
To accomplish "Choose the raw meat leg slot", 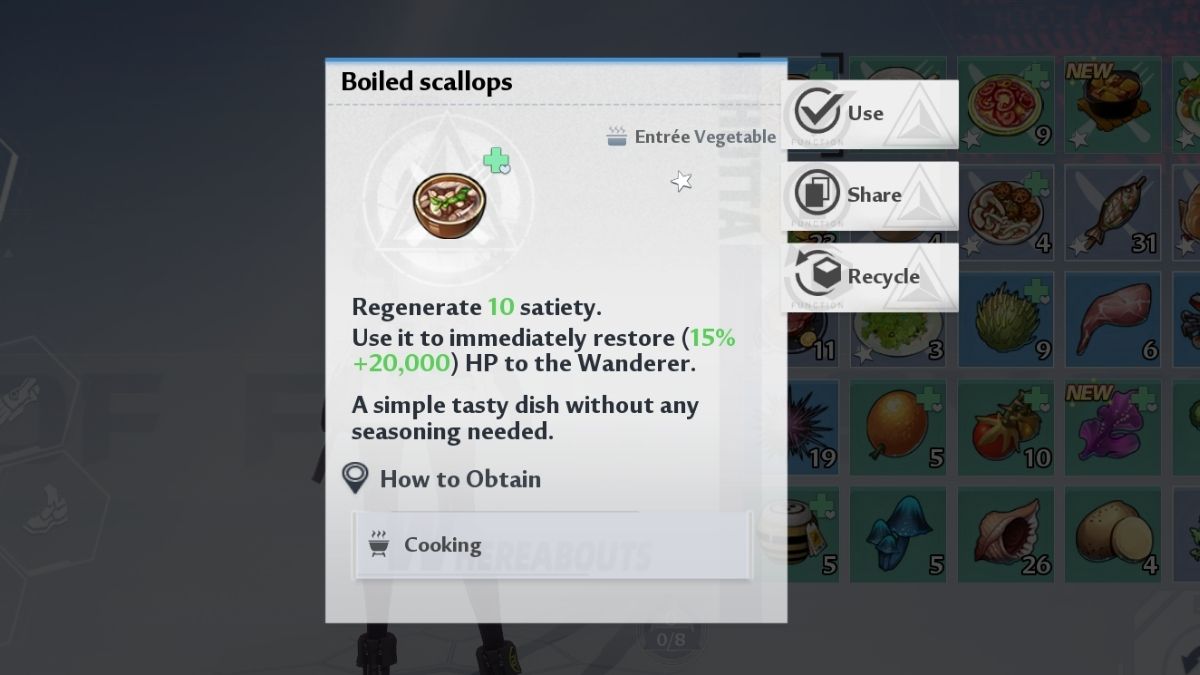I will click(1112, 318).
